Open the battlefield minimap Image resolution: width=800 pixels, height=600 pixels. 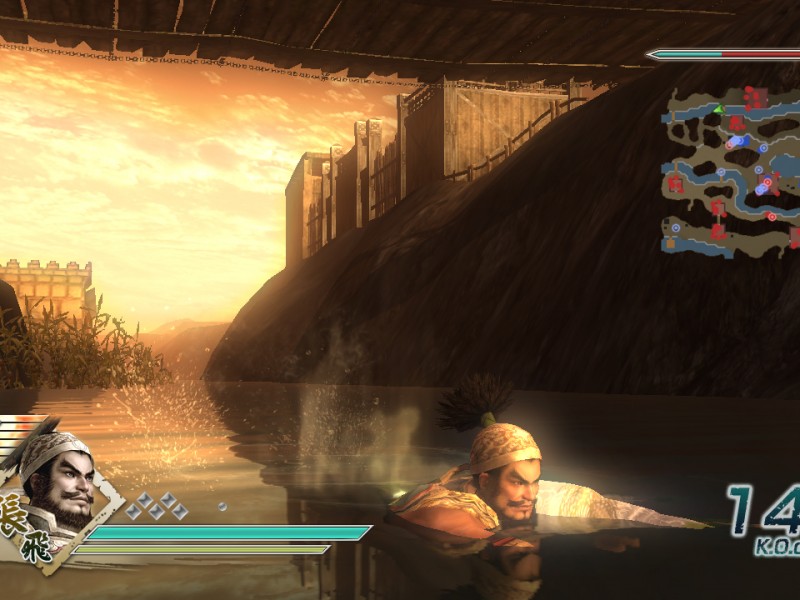pyautogui.click(x=730, y=168)
